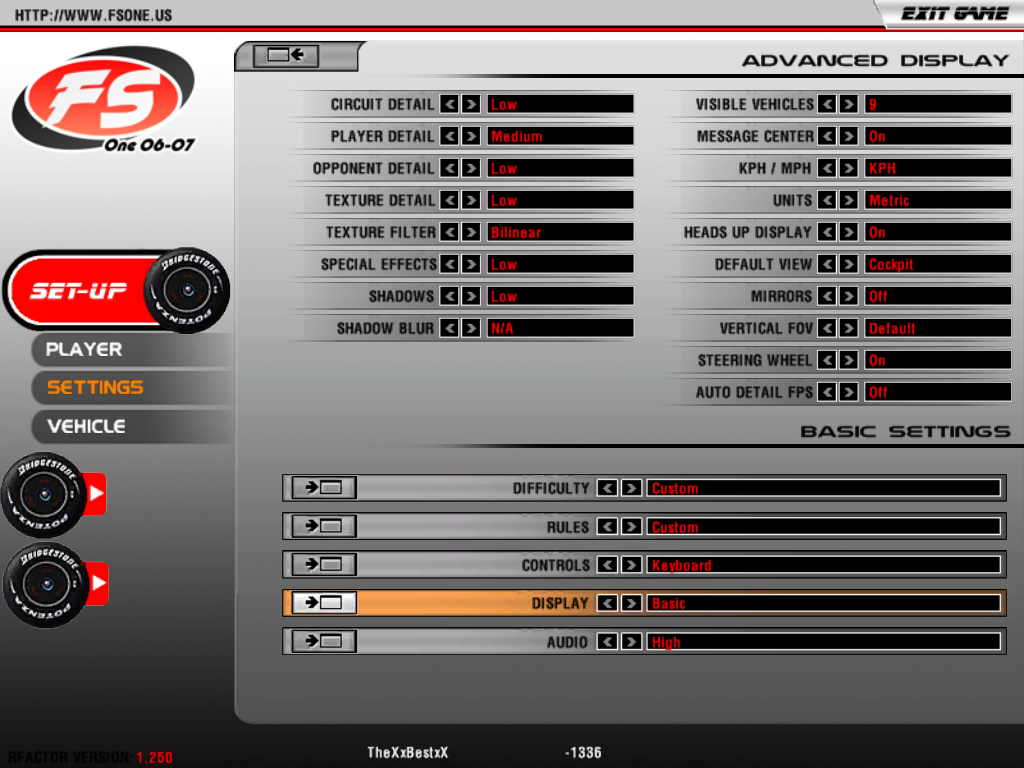This screenshot has width=1024, height=768.
Task: Select the Set-Up section button
Action: tap(80, 291)
